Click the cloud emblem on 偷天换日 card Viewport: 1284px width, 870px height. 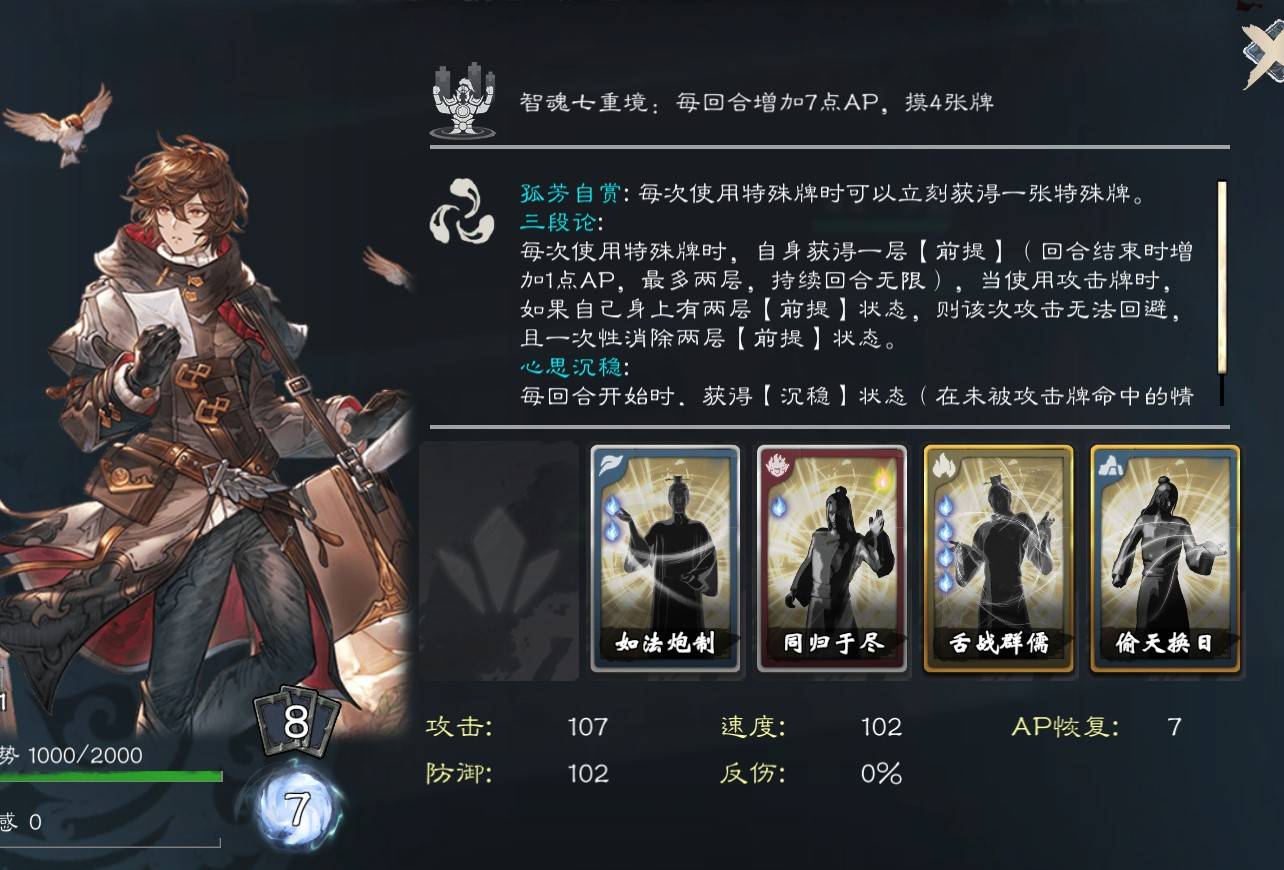click(1109, 465)
